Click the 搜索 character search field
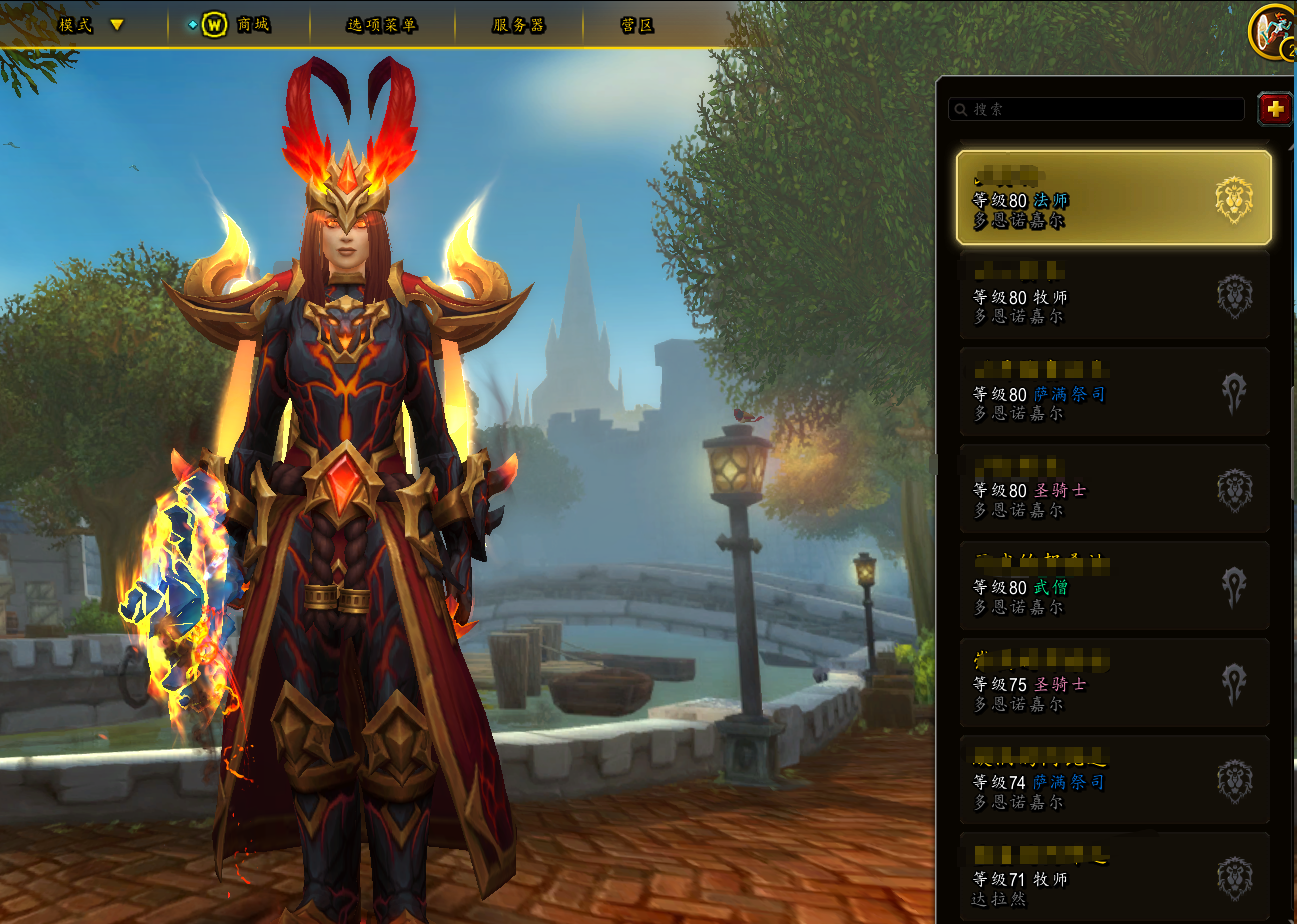The width and height of the screenshot is (1297, 924). click(1096, 109)
